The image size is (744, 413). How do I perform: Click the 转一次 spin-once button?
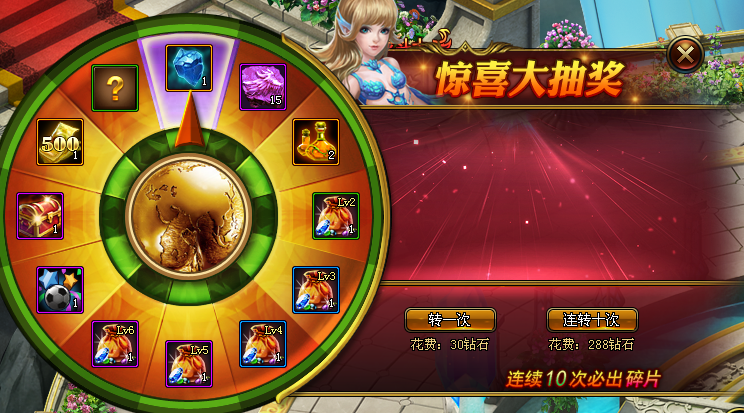coord(449,320)
